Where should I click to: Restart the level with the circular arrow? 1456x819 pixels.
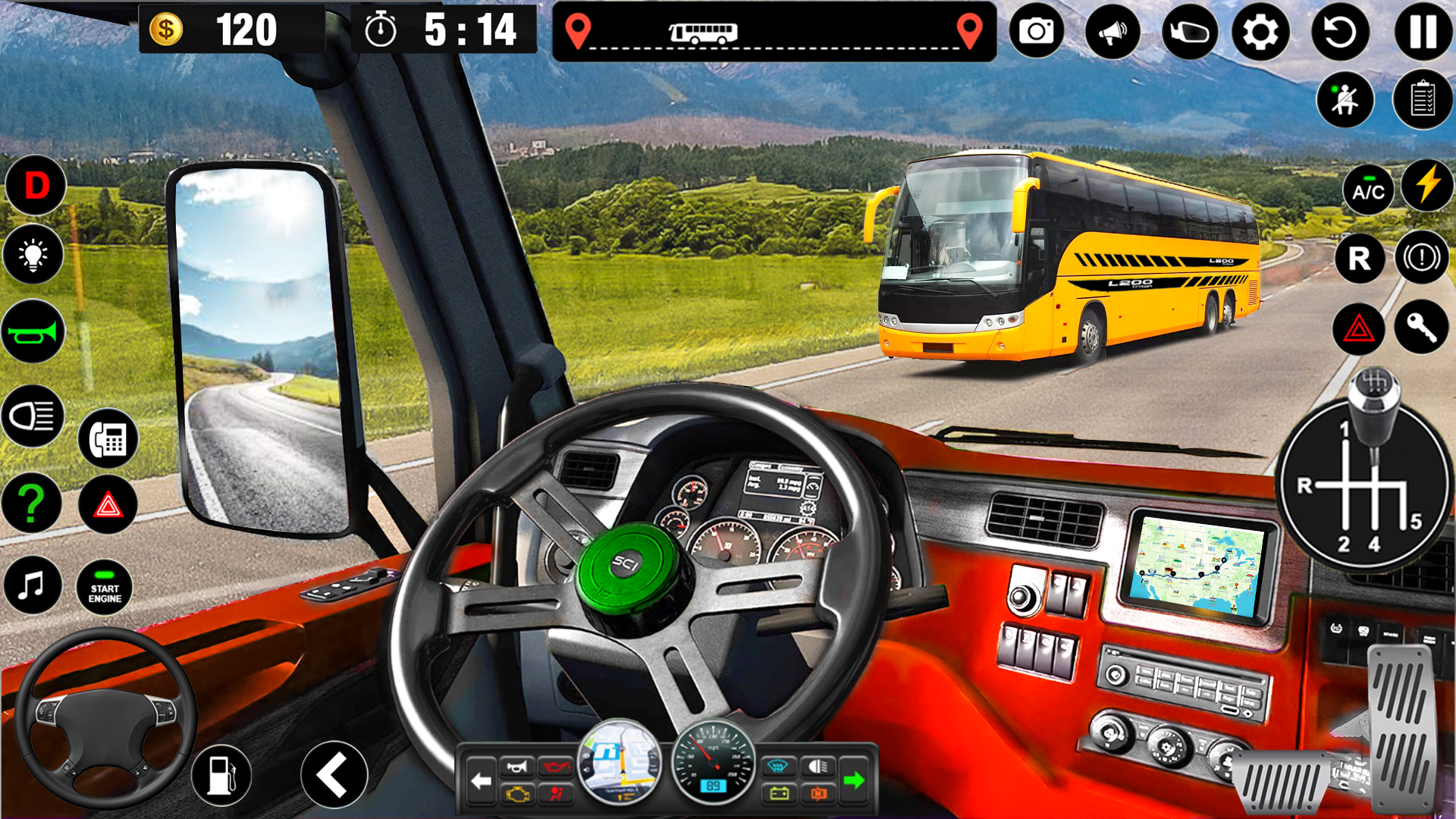pyautogui.click(x=1340, y=32)
